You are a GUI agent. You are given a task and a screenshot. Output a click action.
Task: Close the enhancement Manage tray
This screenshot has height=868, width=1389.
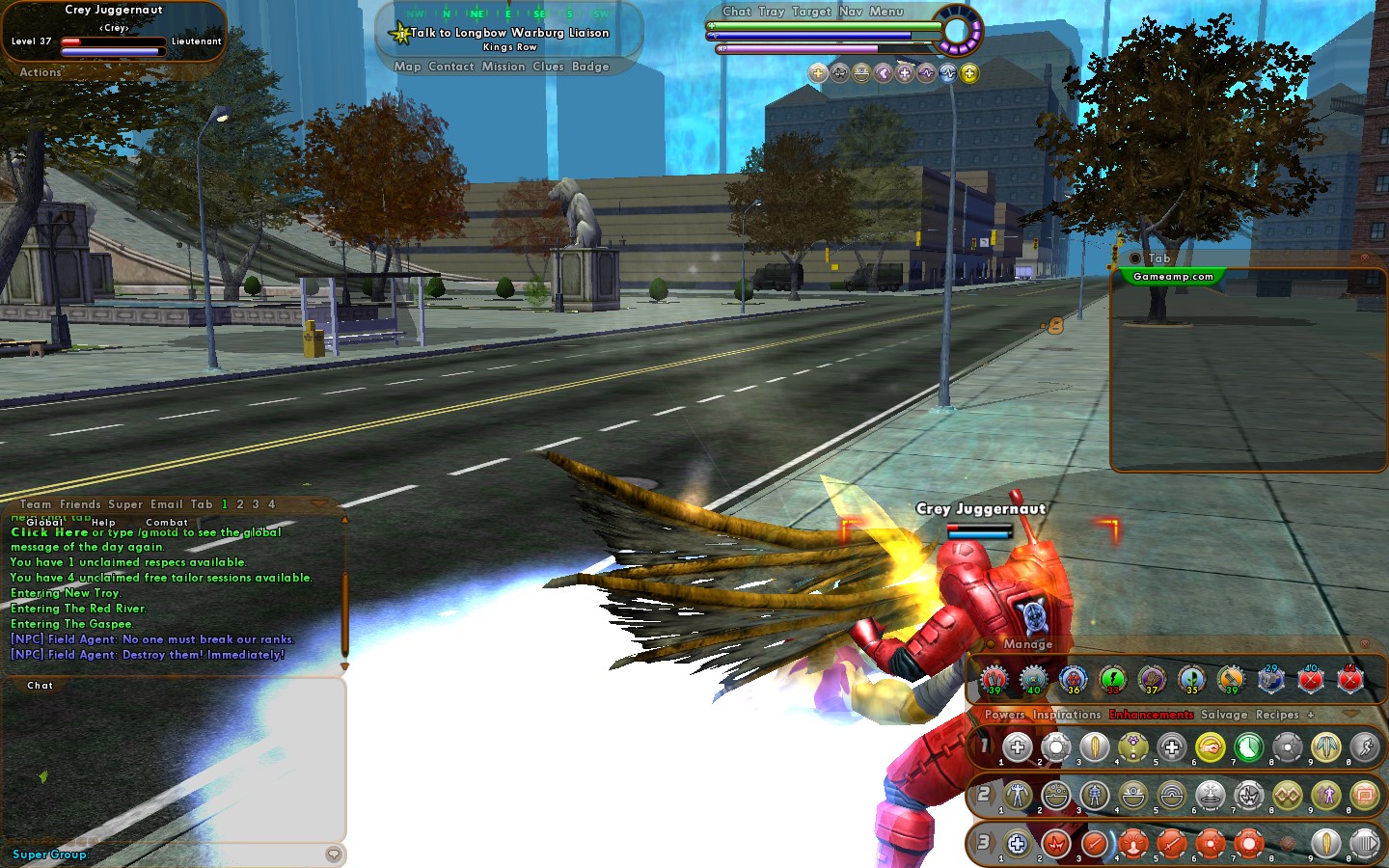pyautogui.click(x=1364, y=643)
